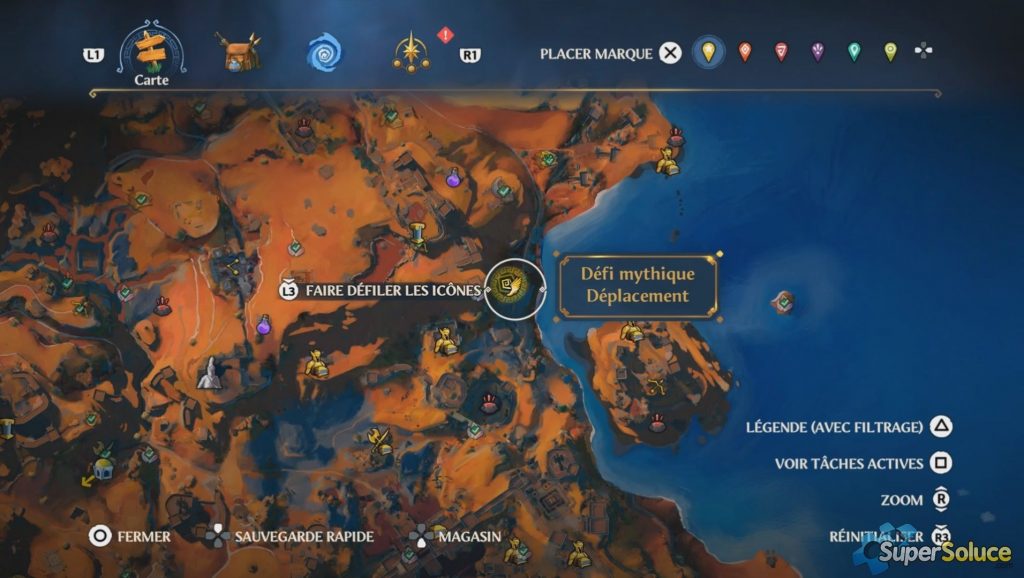Pick the lime green map marker pin
This screenshot has height=578, width=1024.
[890, 52]
